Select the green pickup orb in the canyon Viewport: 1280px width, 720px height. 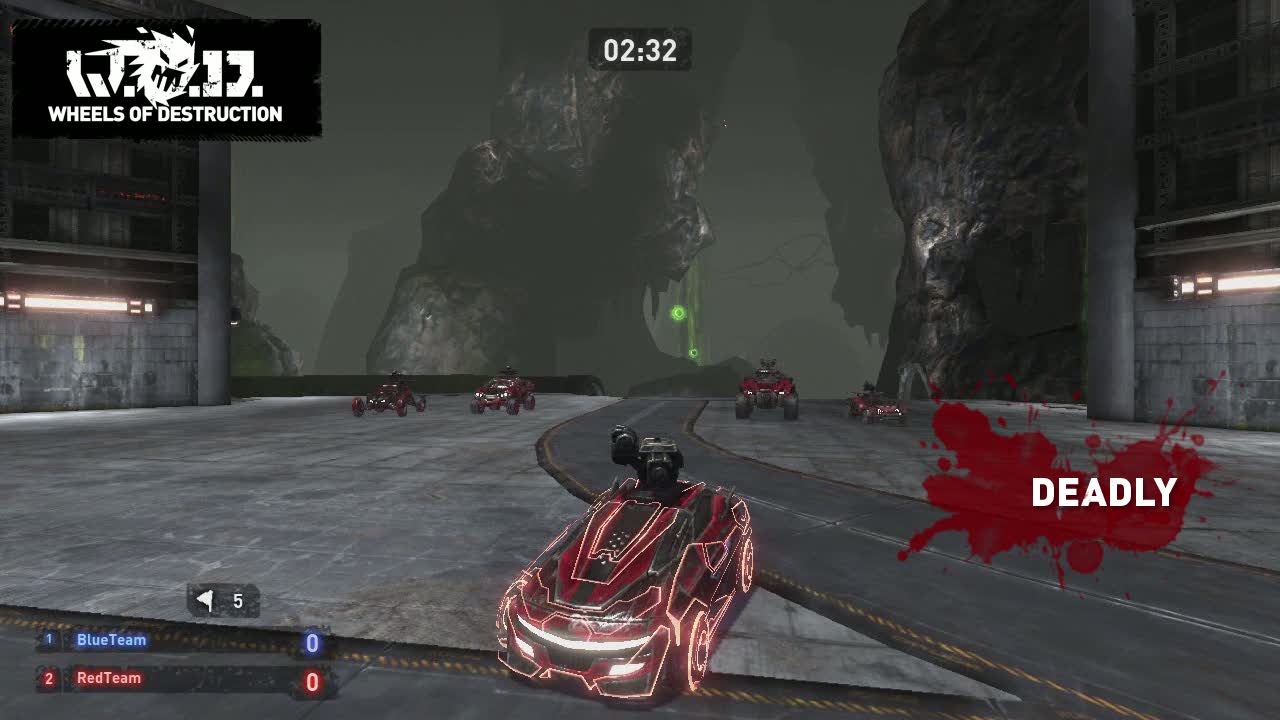[x=676, y=313]
